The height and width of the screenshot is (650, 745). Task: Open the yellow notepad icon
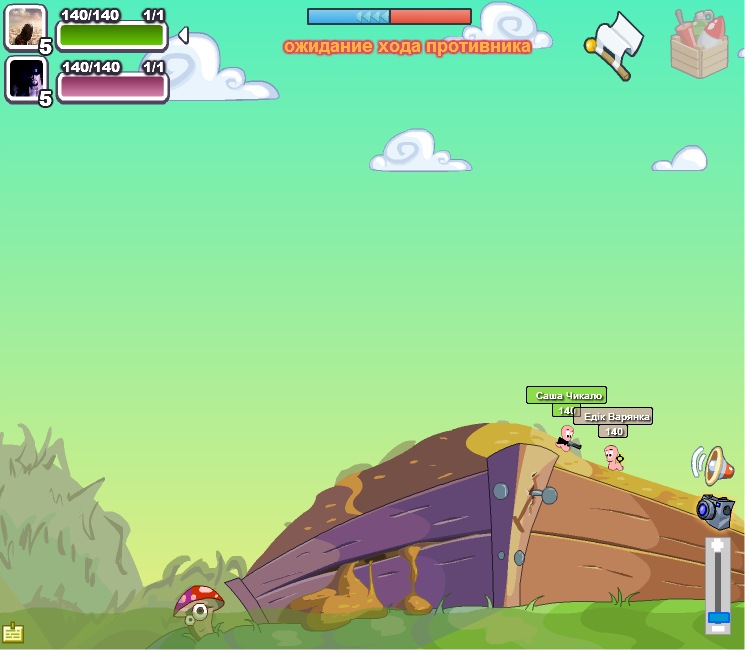pos(13,633)
